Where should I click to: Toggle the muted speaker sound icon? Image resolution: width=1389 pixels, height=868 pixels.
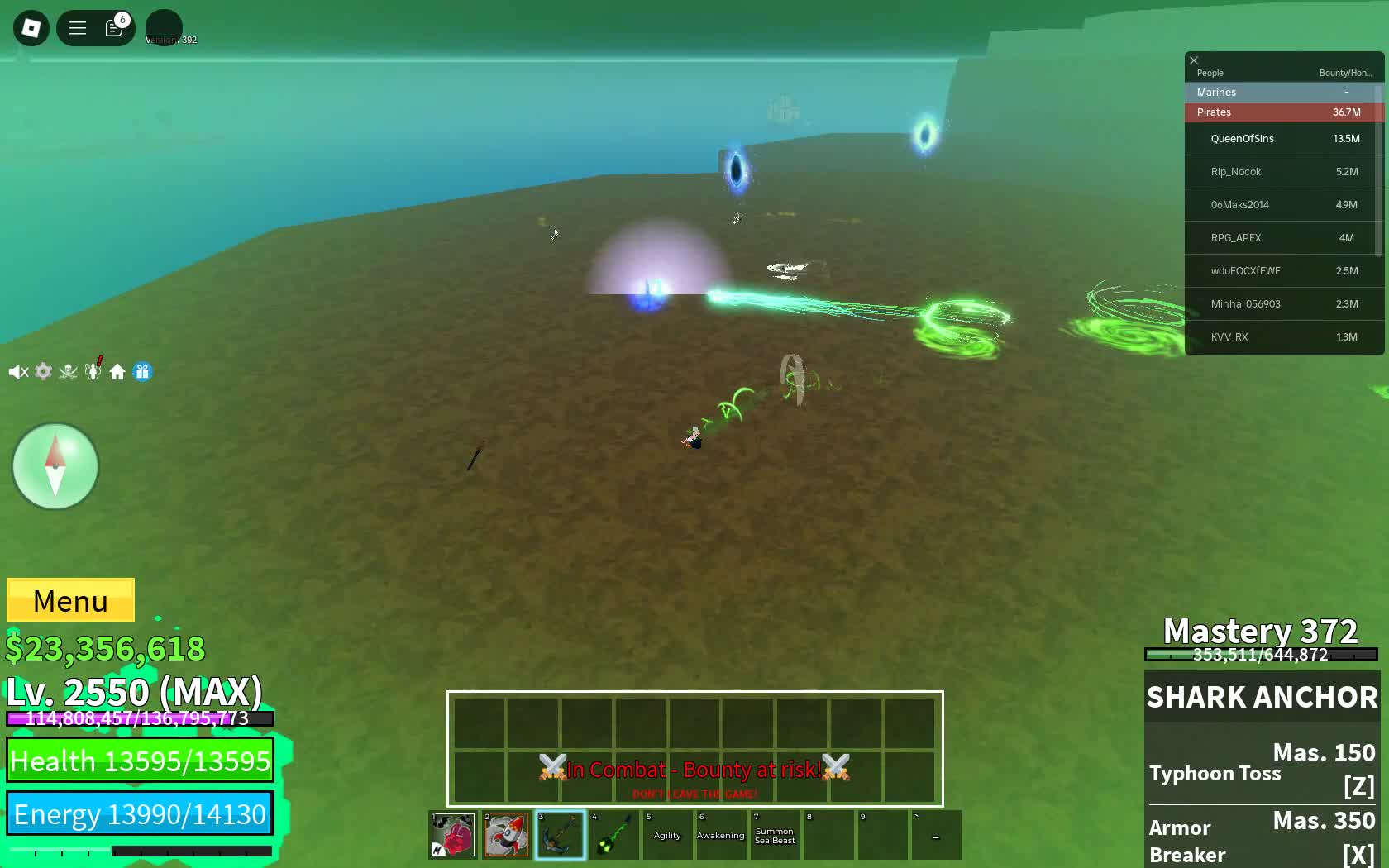18,372
